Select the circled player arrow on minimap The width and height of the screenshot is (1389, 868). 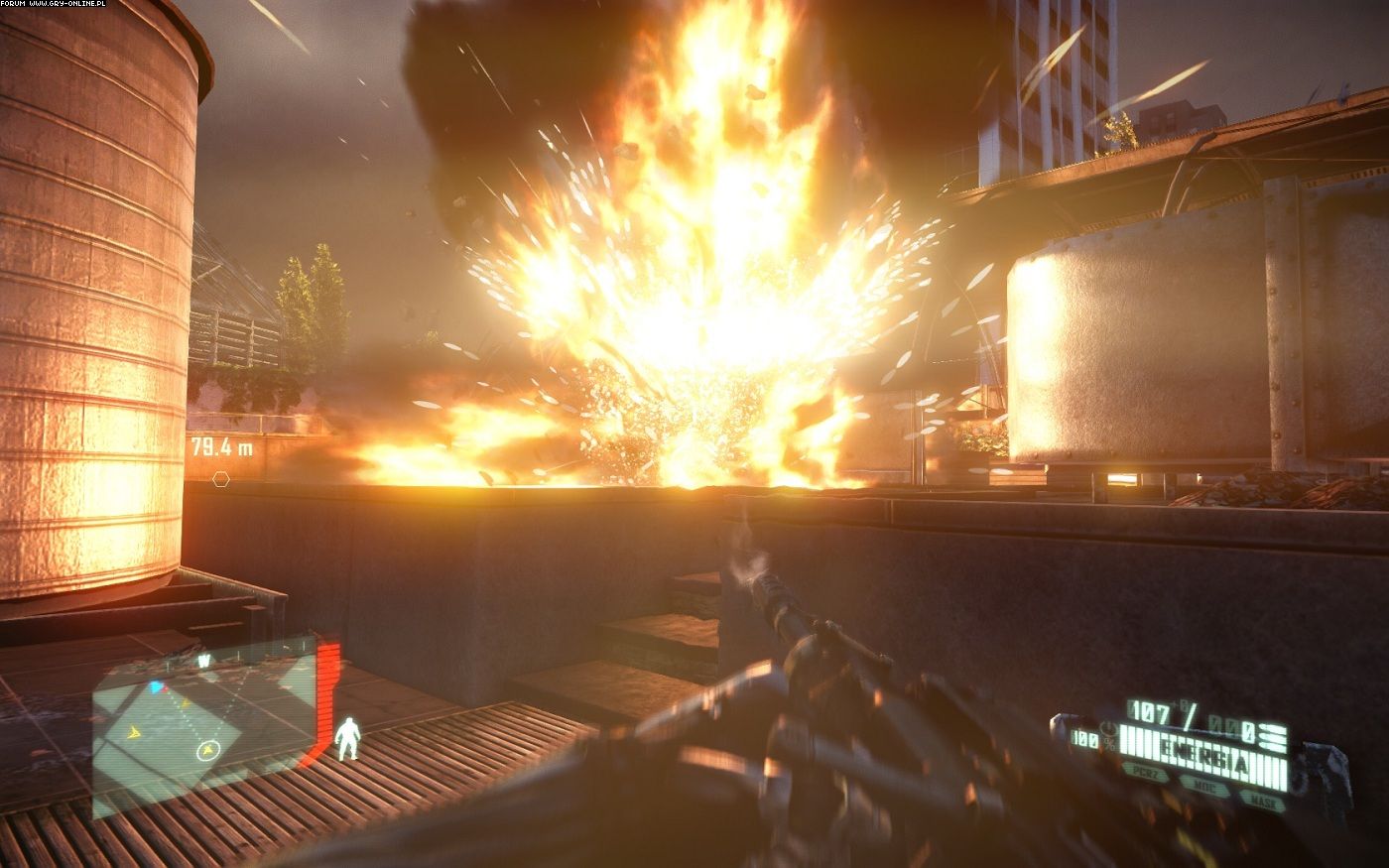[208, 749]
